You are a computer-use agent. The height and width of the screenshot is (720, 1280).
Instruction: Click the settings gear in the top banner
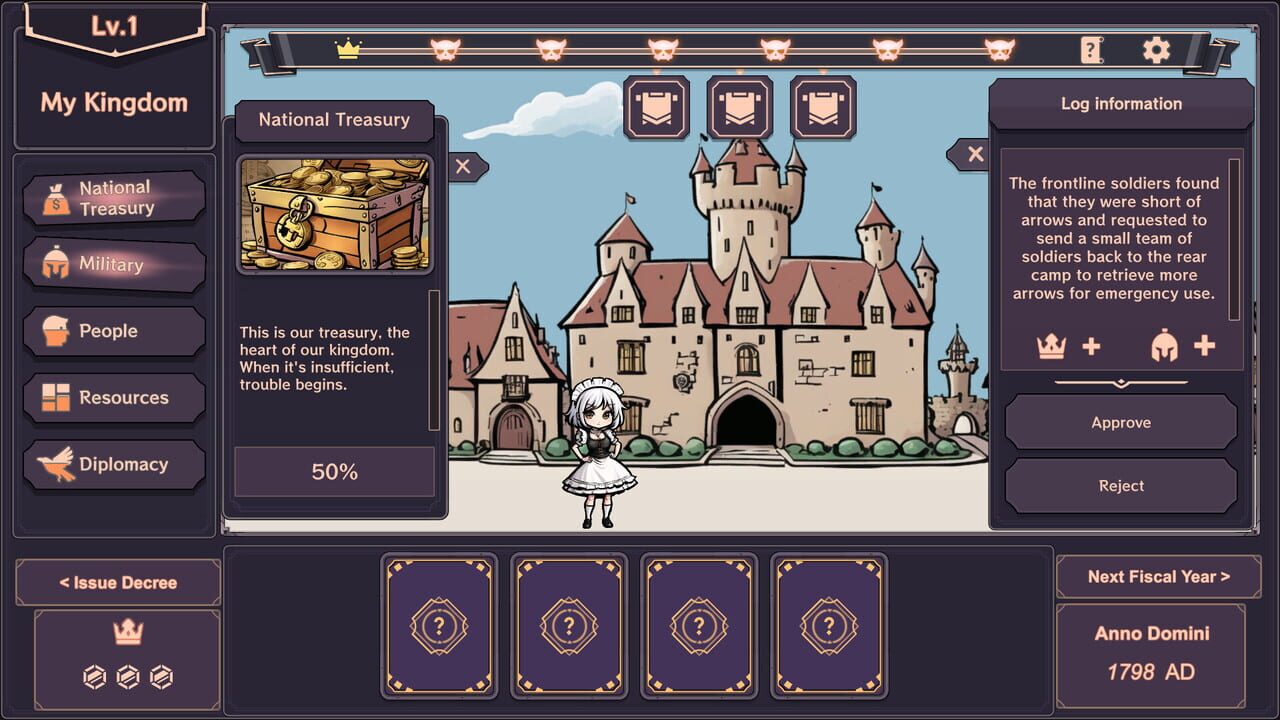pyautogui.click(x=1157, y=47)
